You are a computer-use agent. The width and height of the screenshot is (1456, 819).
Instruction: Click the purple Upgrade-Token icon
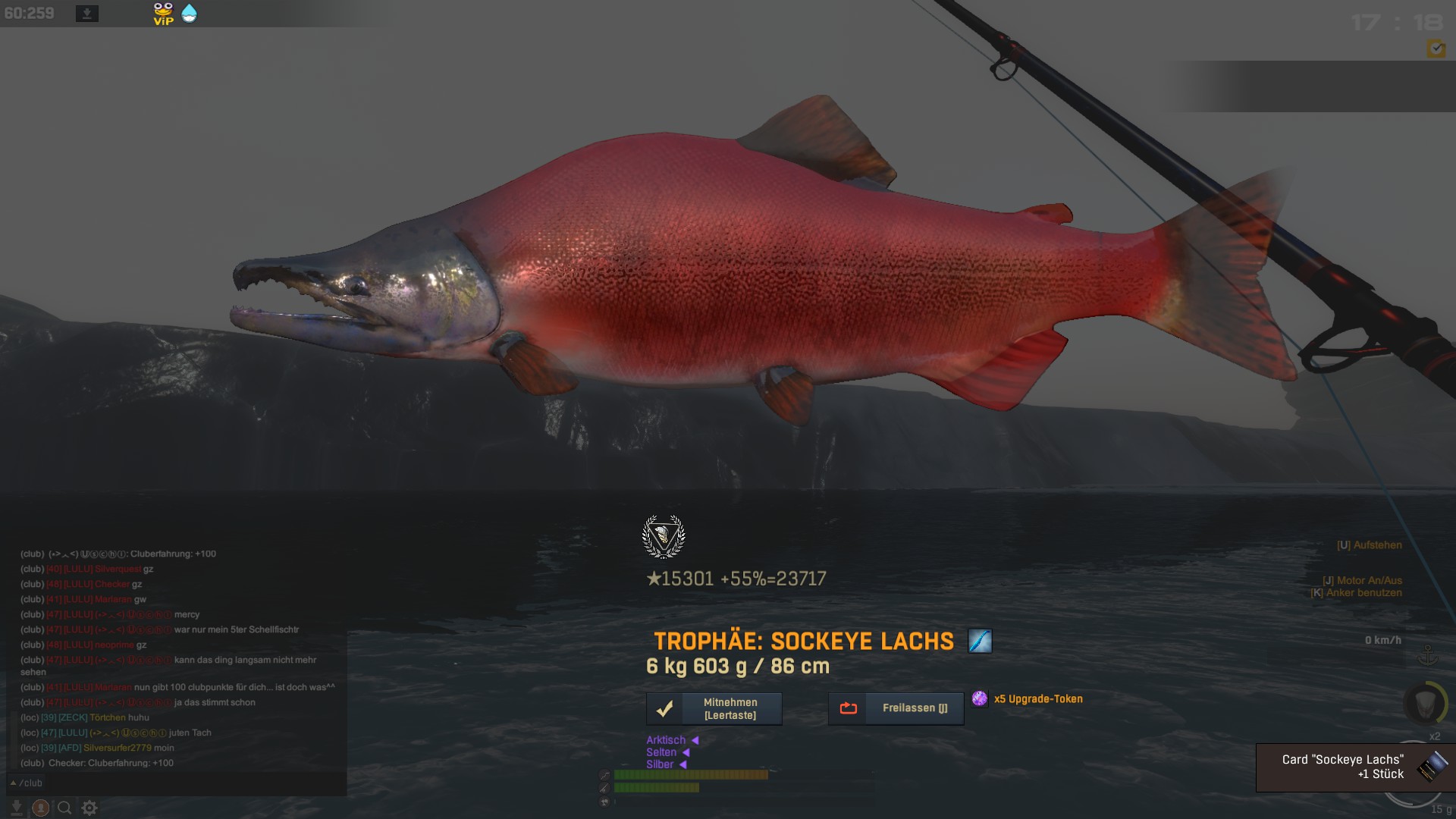pyautogui.click(x=980, y=699)
